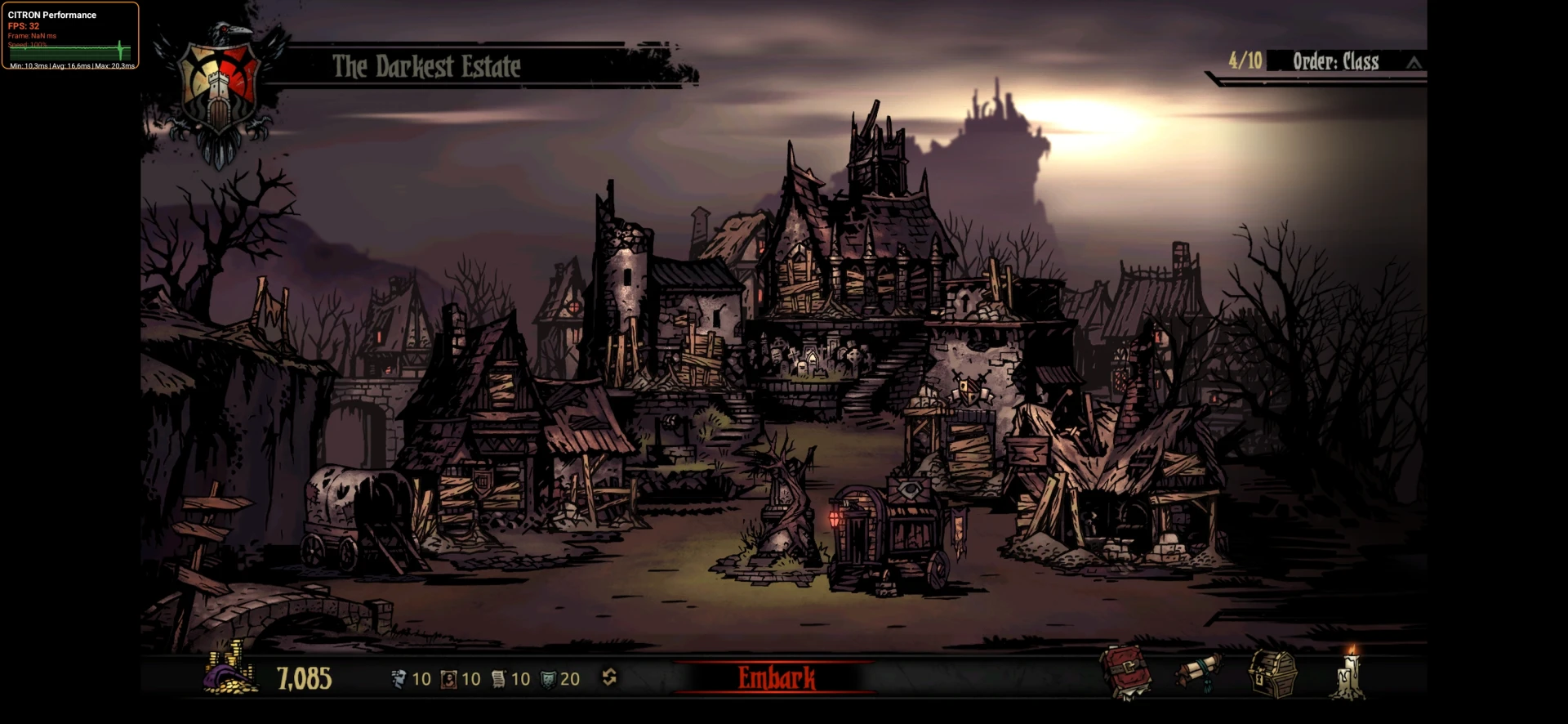Open the red book journal icon

point(1125,672)
